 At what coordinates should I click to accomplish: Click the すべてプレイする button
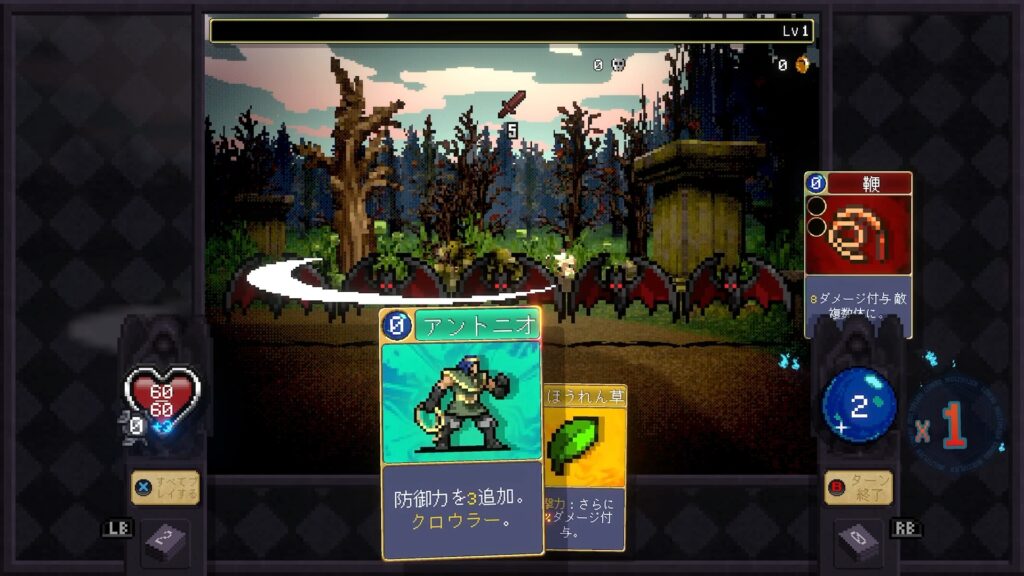(x=165, y=488)
